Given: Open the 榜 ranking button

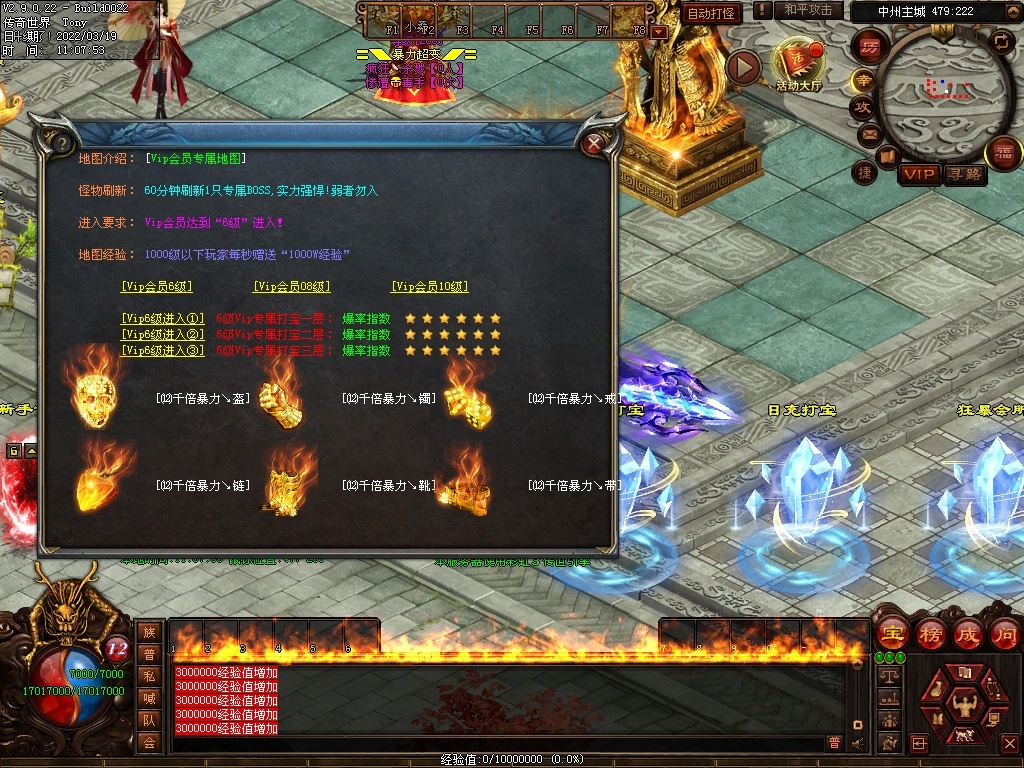Looking at the screenshot, I should click(x=931, y=633).
